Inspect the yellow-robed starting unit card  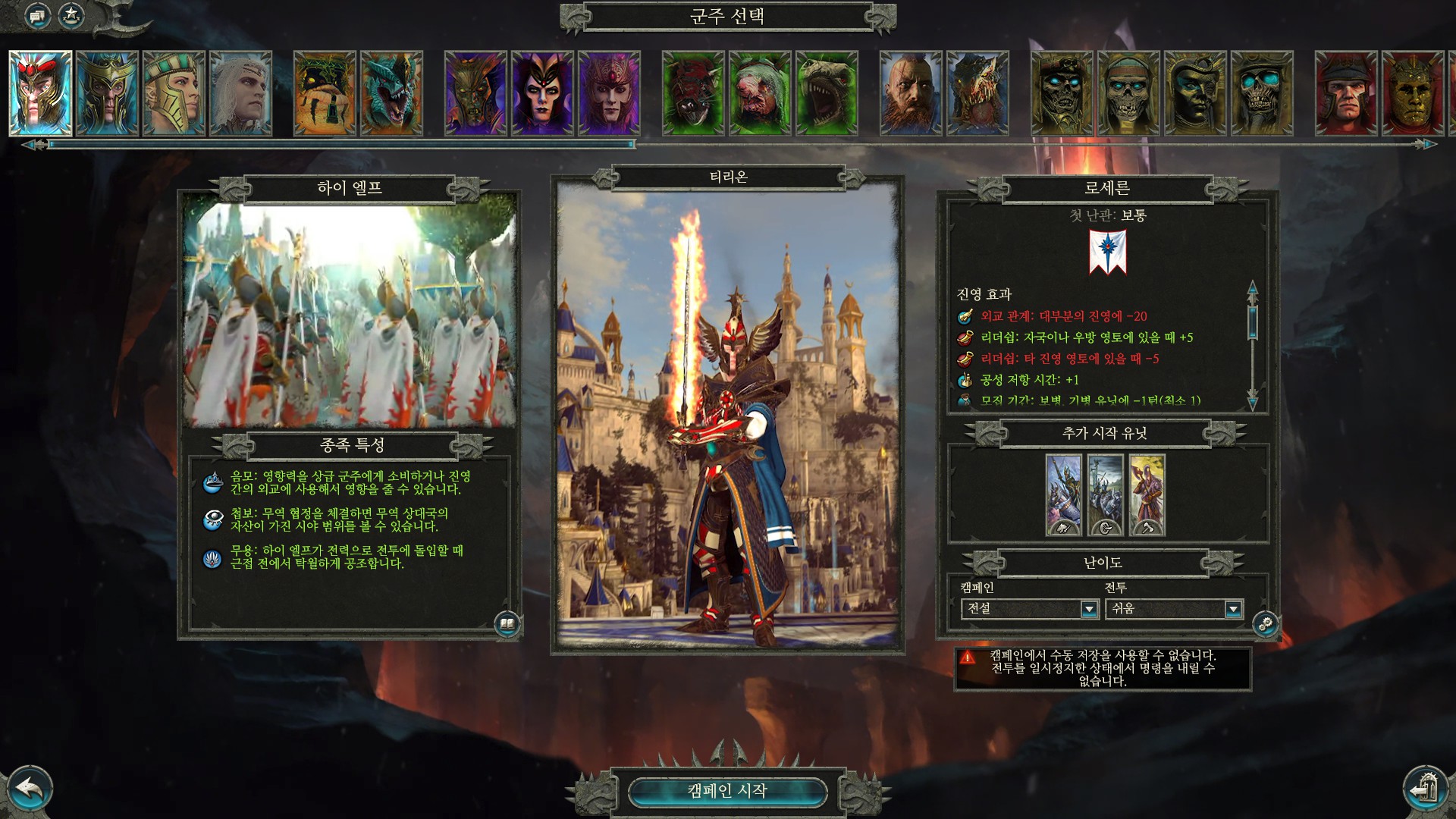[1147, 495]
